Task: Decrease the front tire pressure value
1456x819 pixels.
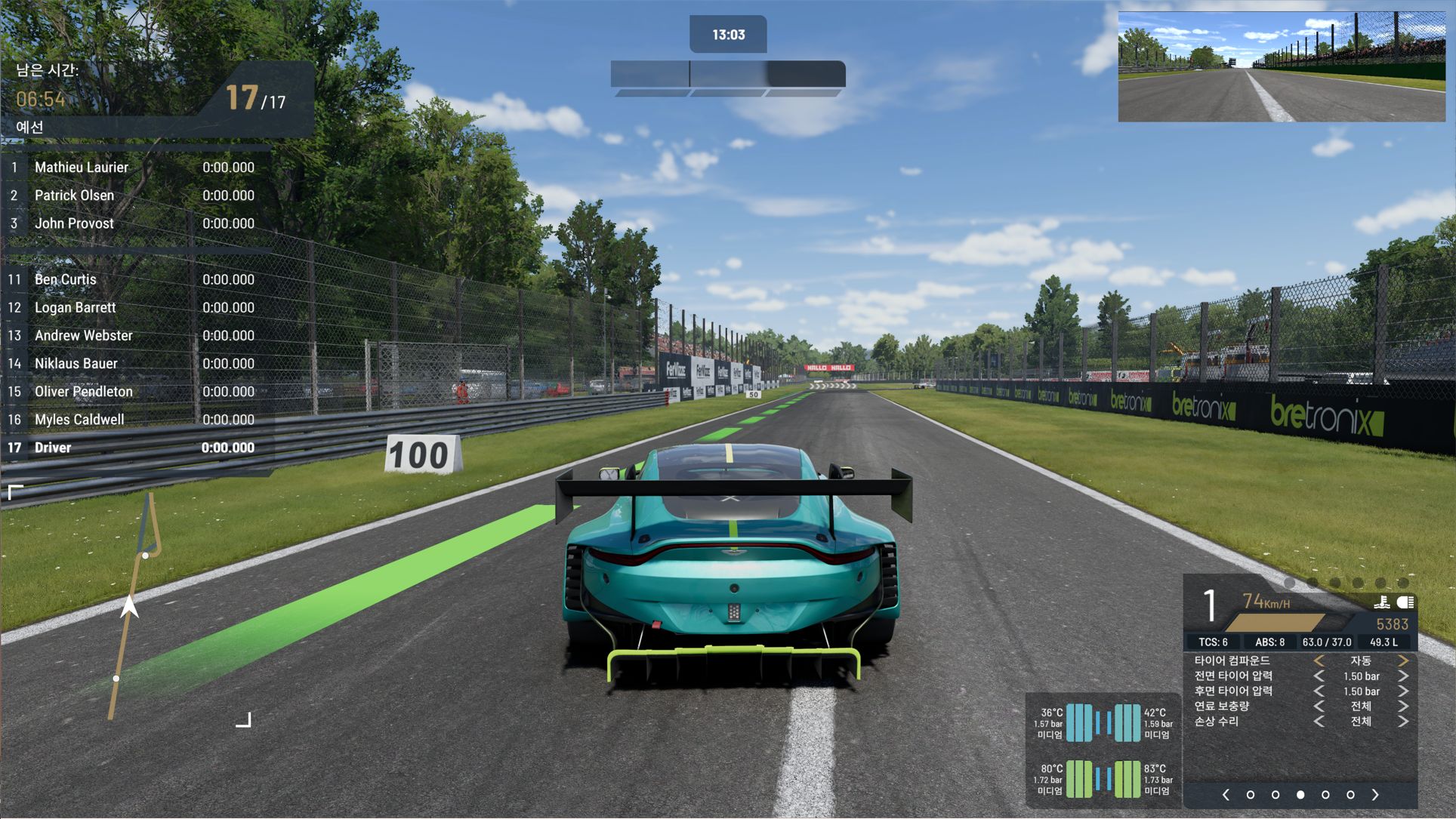Action: [x=1319, y=676]
